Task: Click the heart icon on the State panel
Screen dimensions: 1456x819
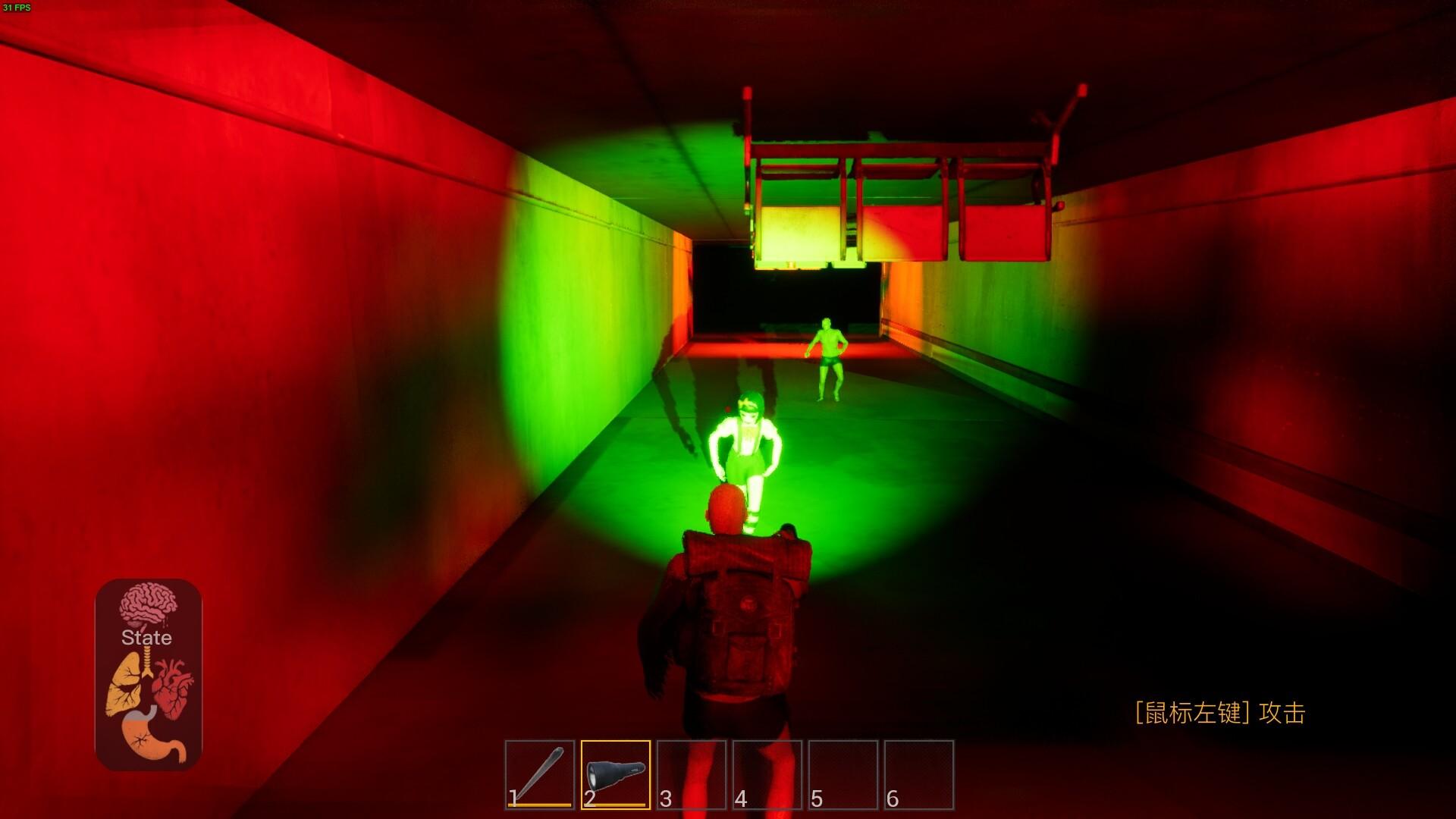Action: point(174,686)
